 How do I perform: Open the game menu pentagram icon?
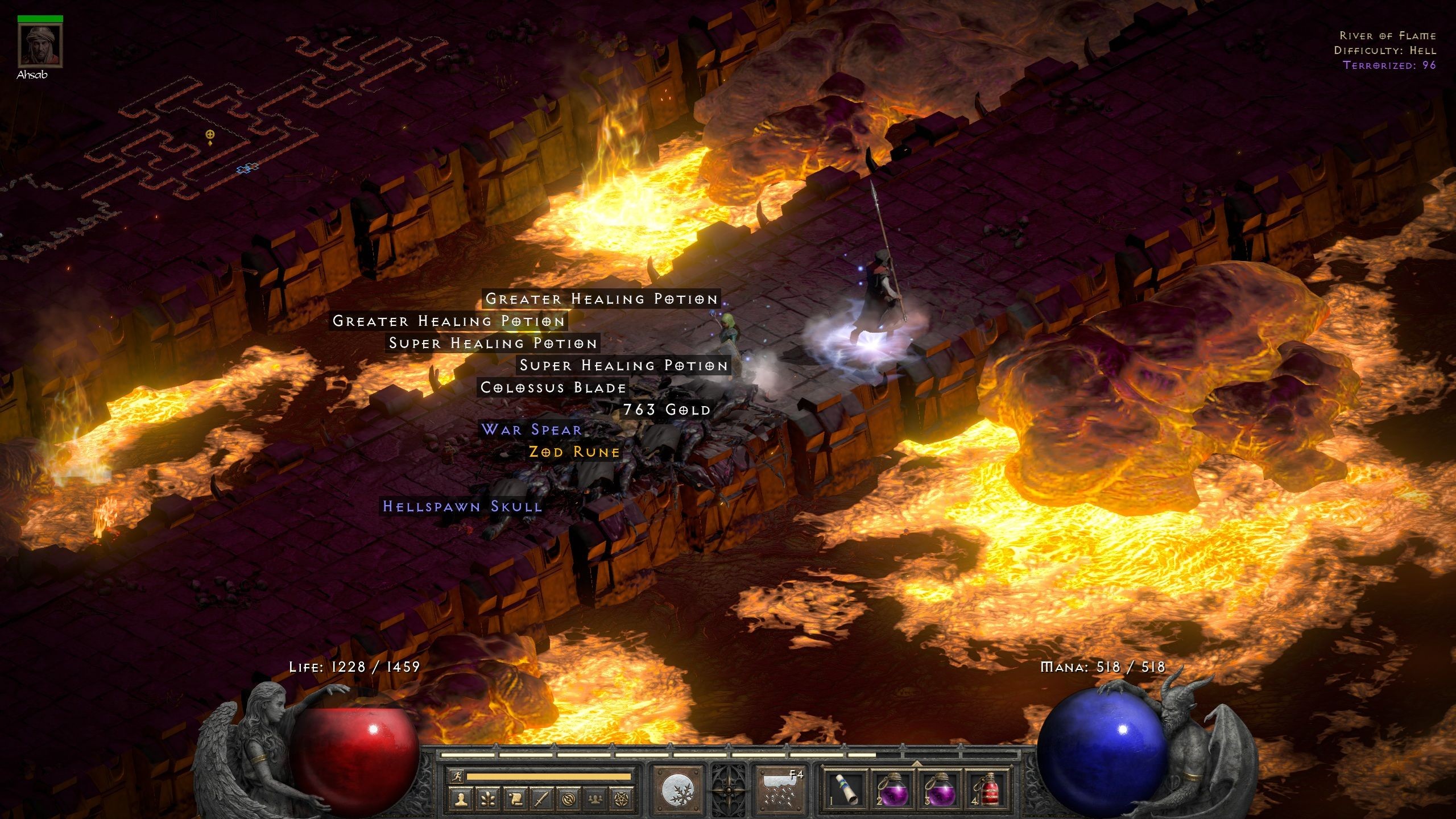pyautogui.click(x=622, y=800)
